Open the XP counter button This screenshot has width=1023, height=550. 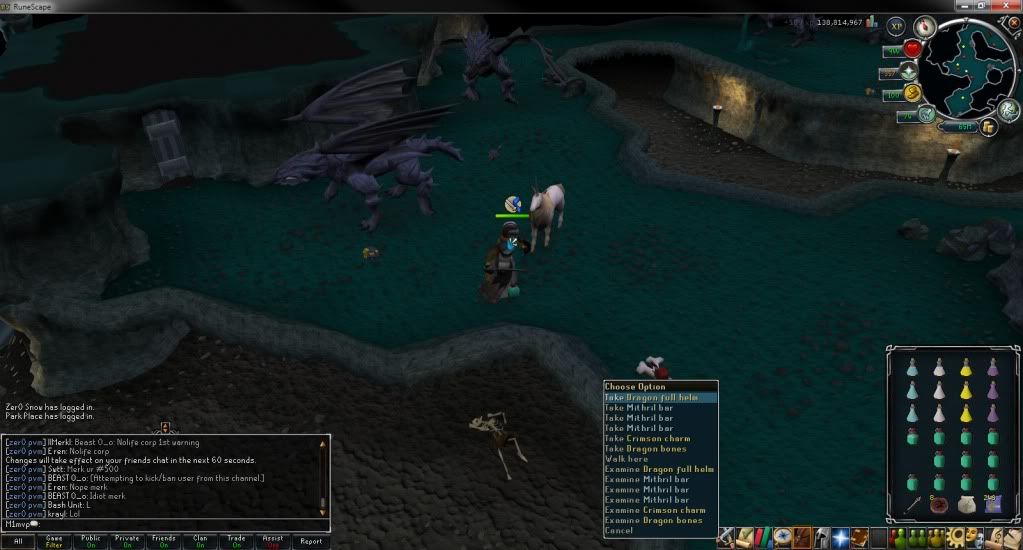896,26
